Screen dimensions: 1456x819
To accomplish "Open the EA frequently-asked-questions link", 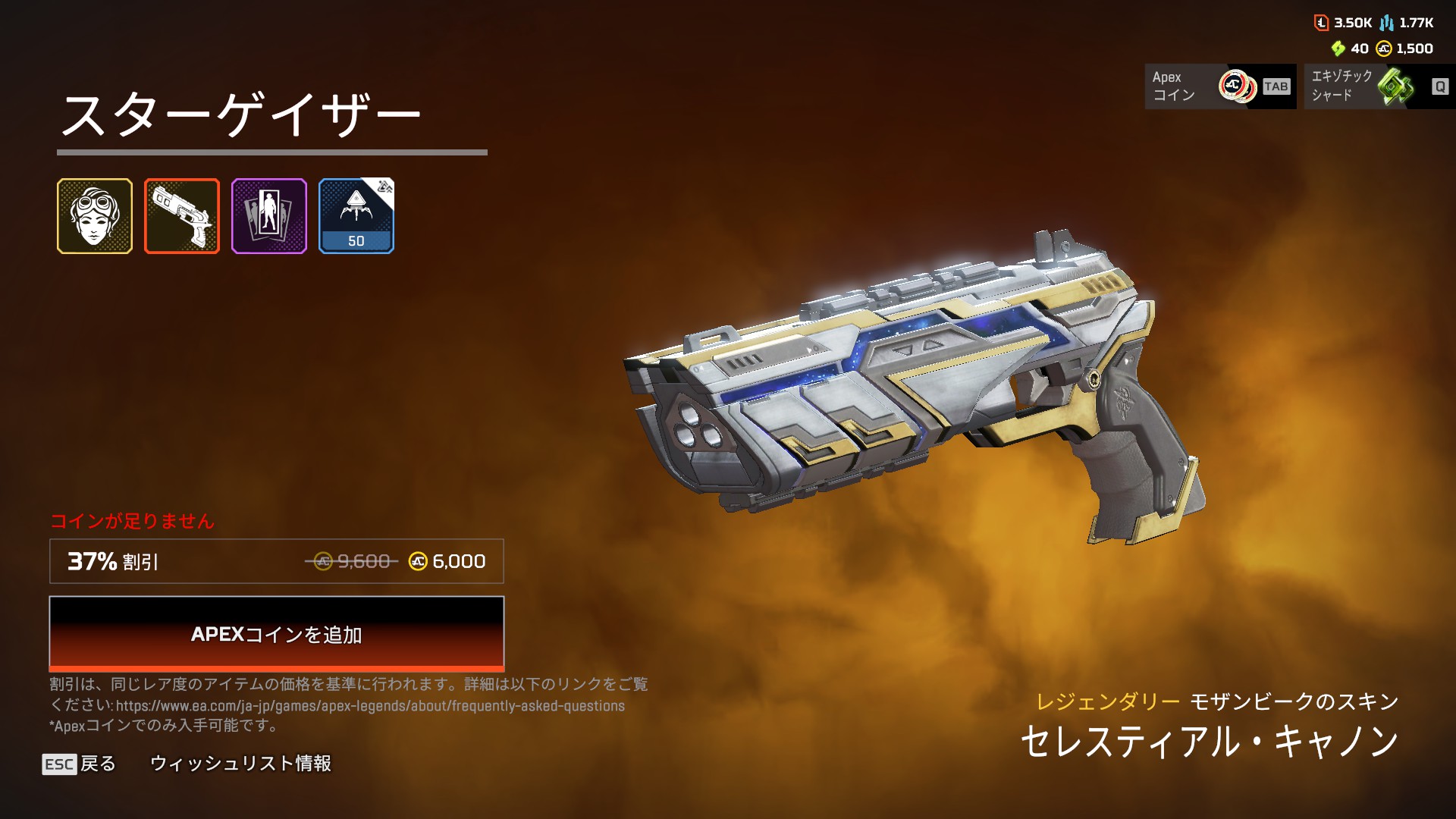I will coord(370,706).
